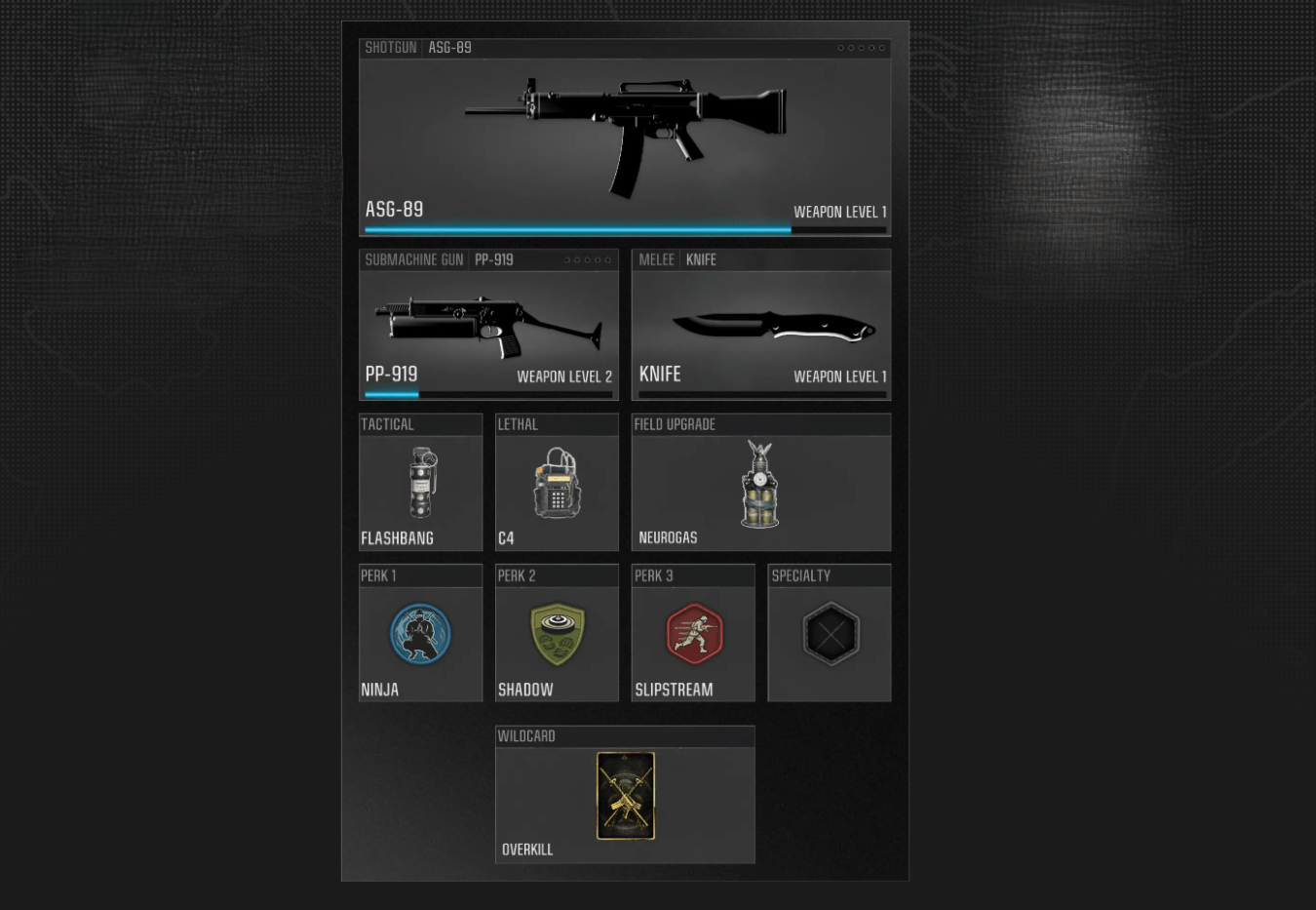Open the empty Specialty slot
1316x910 pixels.
(x=830, y=634)
